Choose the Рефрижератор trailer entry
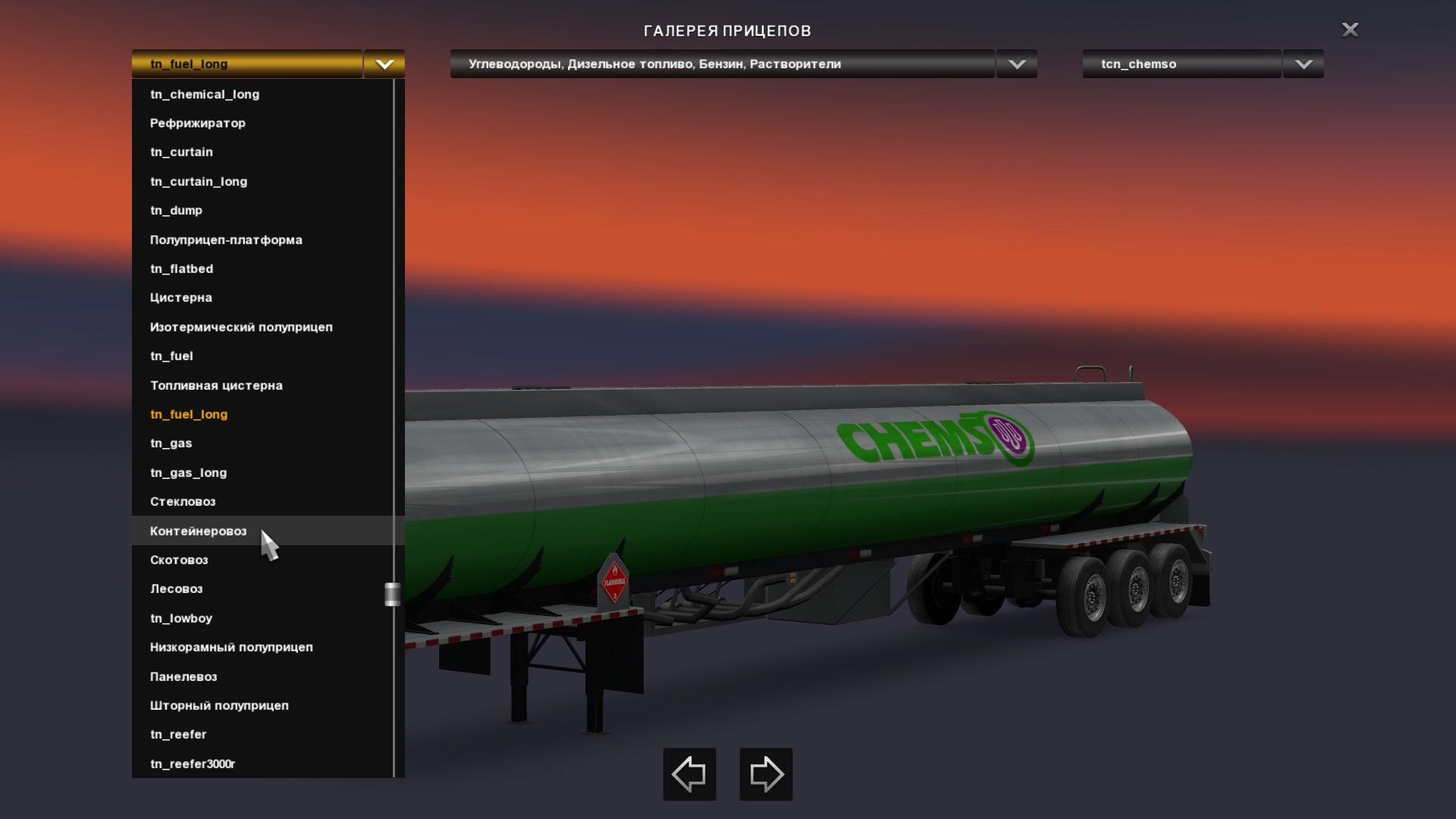 click(x=198, y=123)
